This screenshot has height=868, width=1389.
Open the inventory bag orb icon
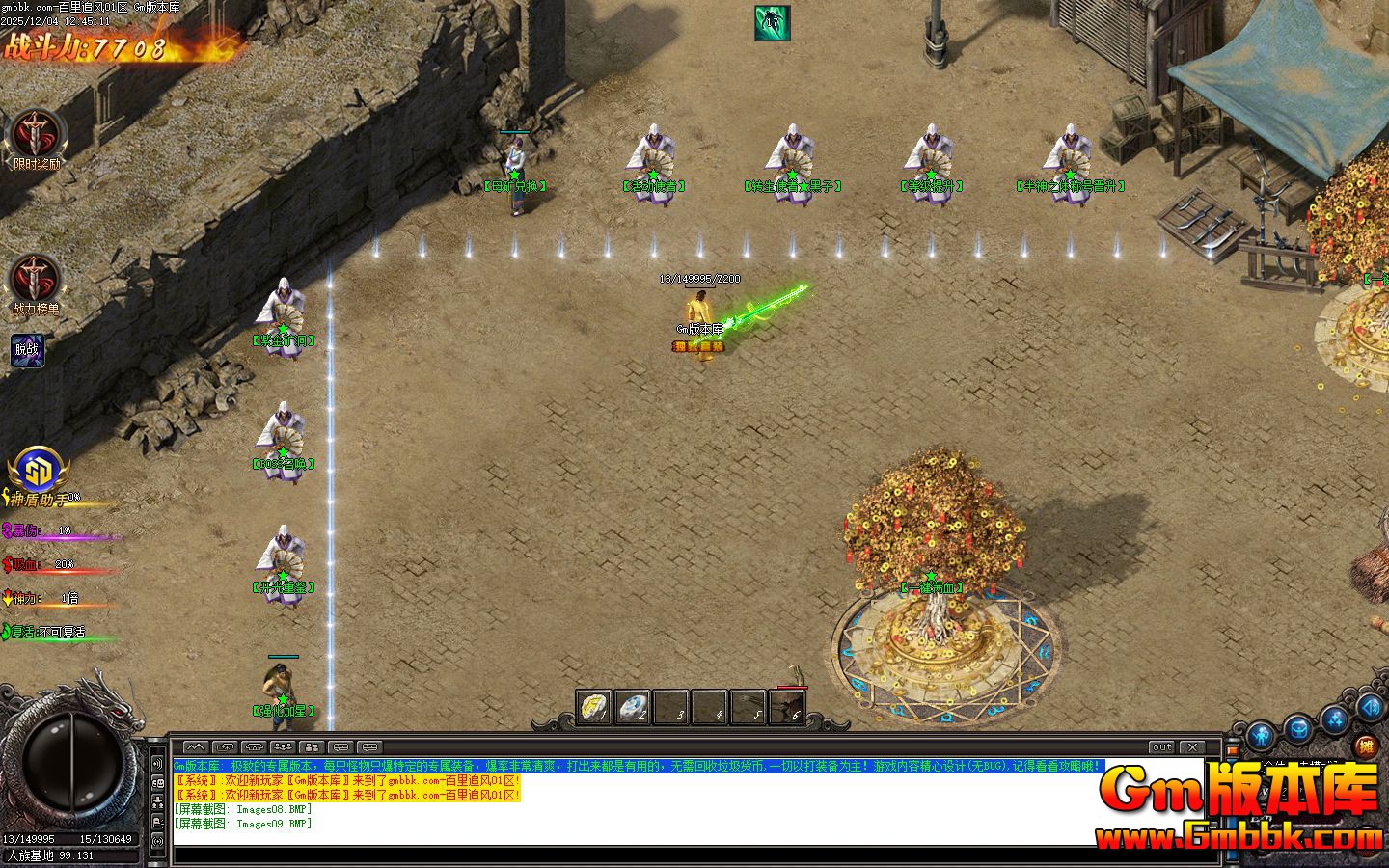click(1297, 727)
